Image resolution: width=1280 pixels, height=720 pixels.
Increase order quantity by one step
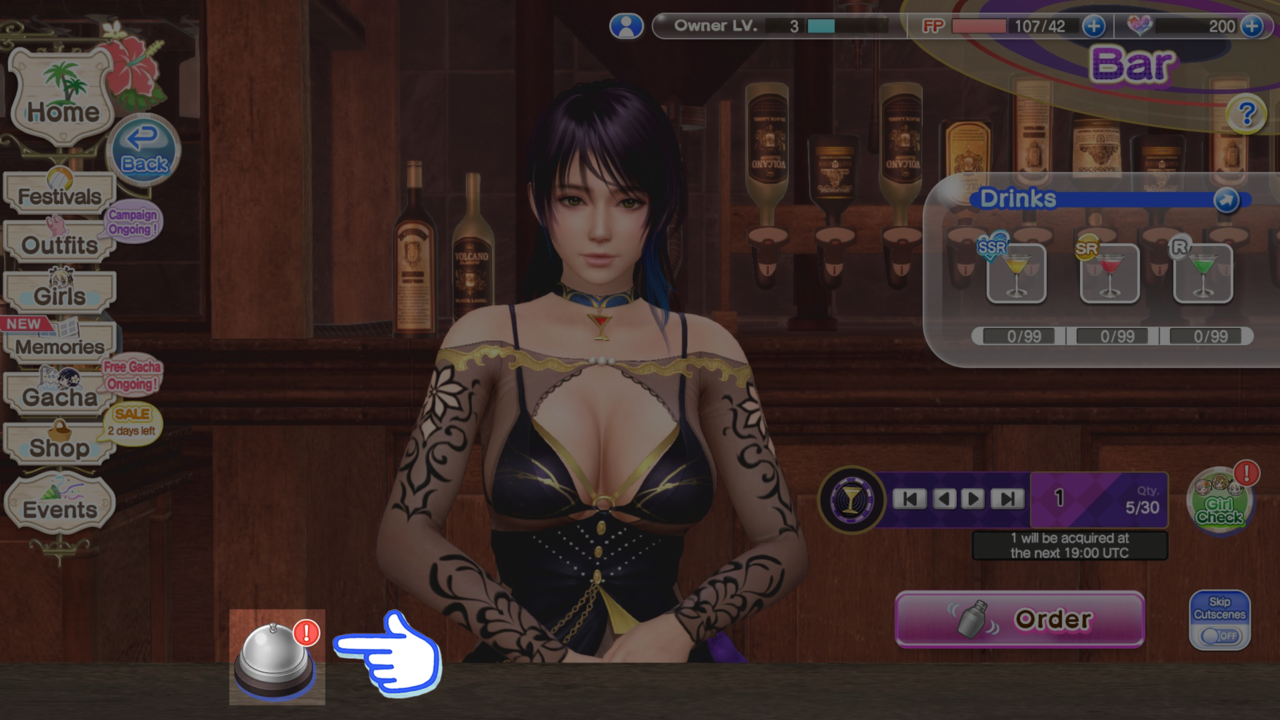[x=973, y=498]
